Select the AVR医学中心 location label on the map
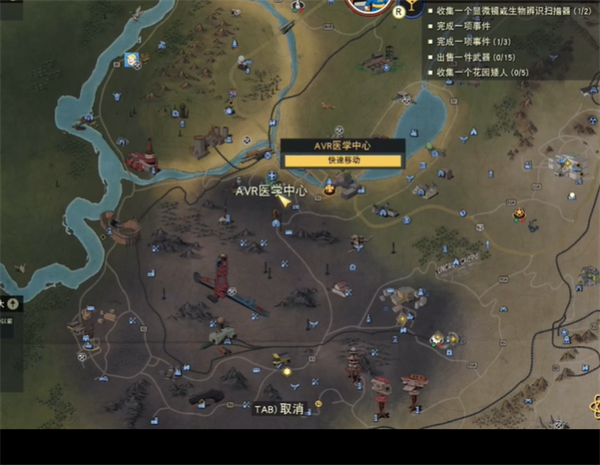This screenshot has width=600, height=465. 270,190
